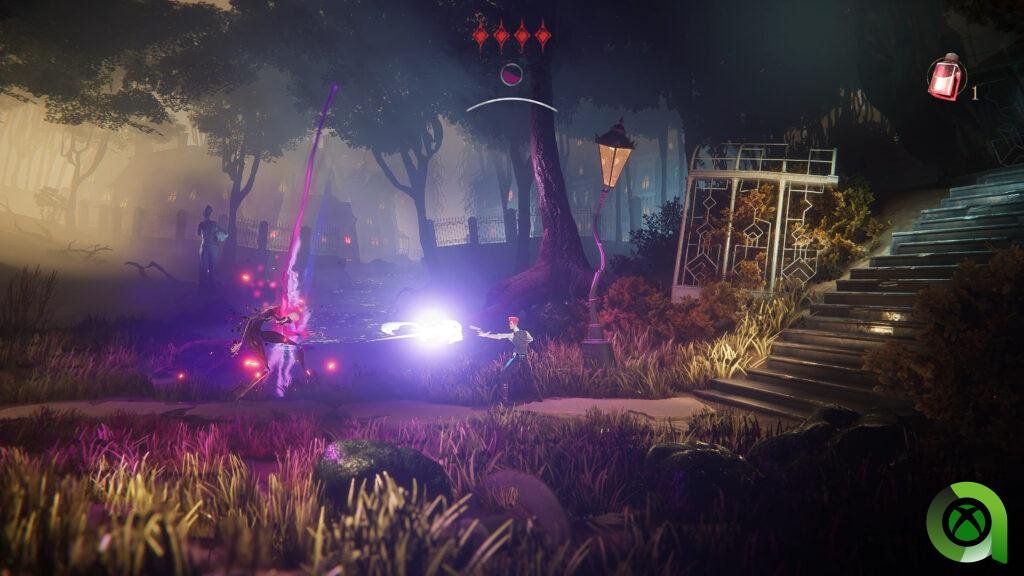Image resolution: width=1024 pixels, height=576 pixels.
Task: Click the purple orb ability icon
Action: pyautogui.click(x=511, y=73)
